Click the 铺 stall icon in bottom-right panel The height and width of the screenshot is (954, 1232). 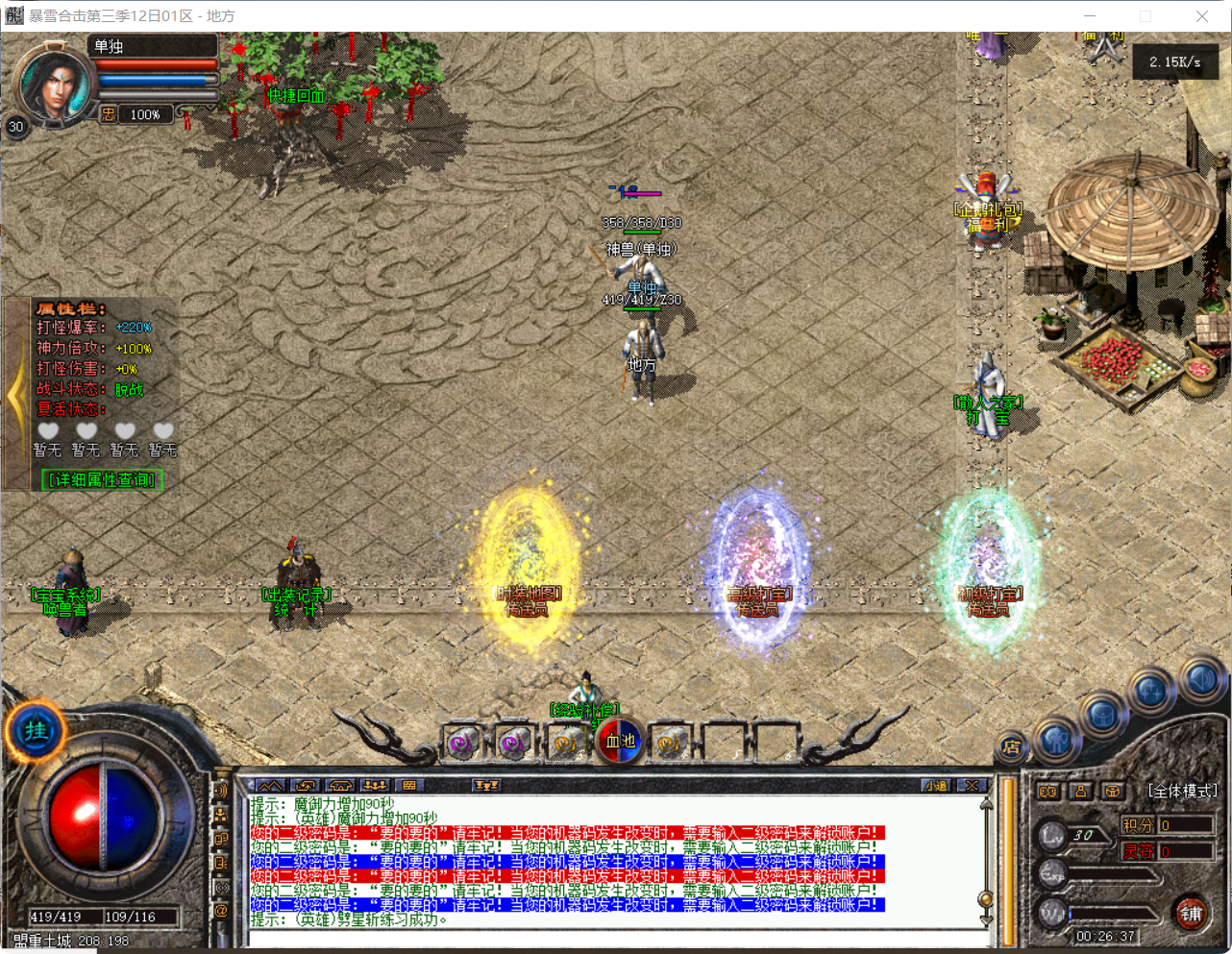pyautogui.click(x=1193, y=913)
